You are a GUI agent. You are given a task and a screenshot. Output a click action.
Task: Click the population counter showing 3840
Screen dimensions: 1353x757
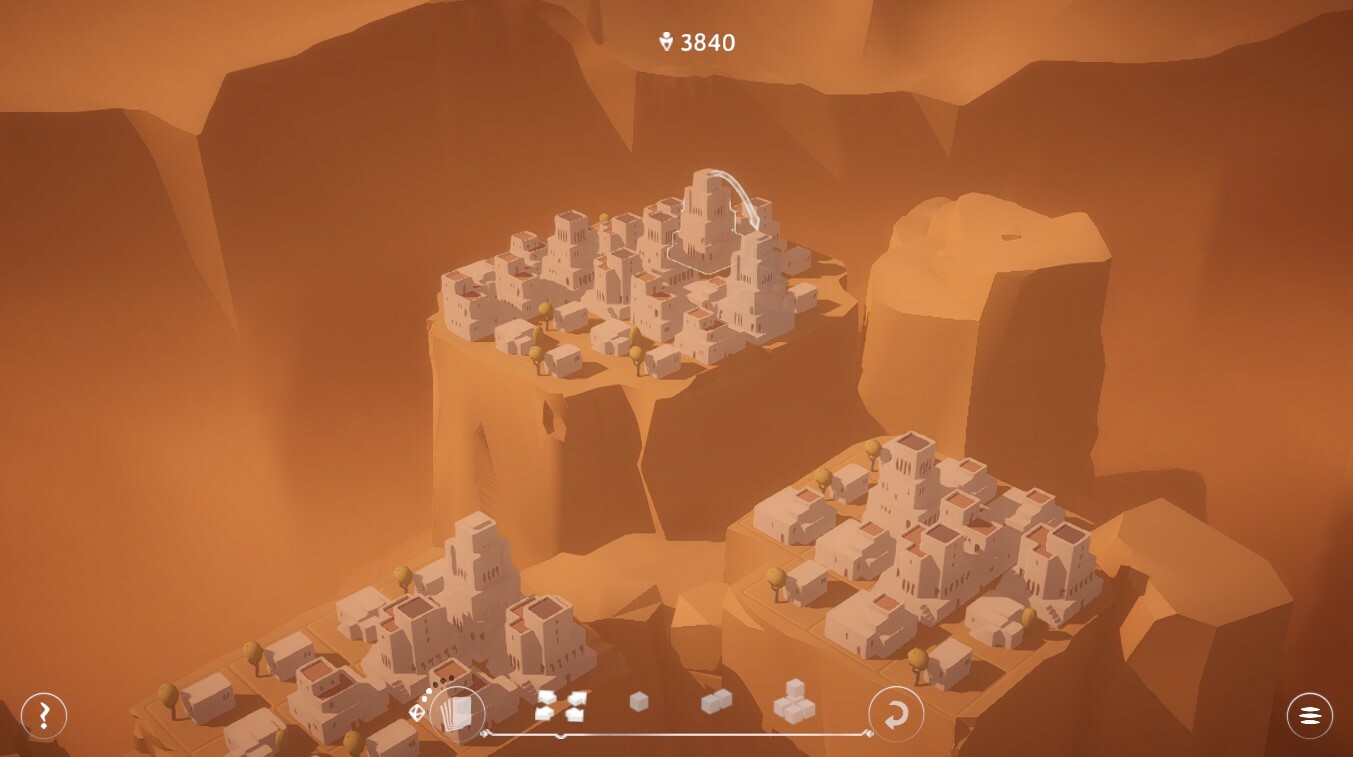pyautogui.click(x=706, y=42)
